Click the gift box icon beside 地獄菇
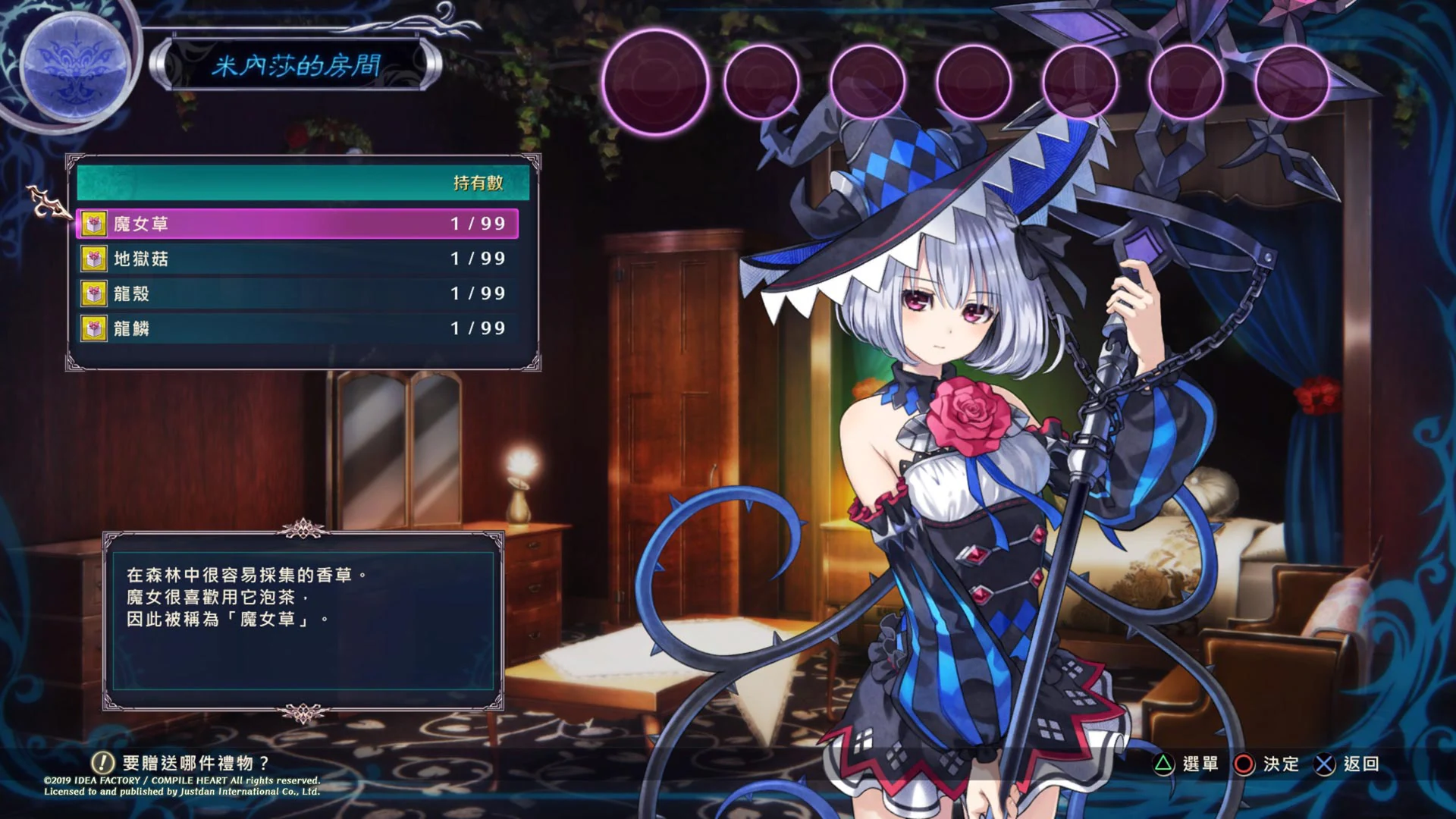The width and height of the screenshot is (1456, 819). tap(93, 259)
